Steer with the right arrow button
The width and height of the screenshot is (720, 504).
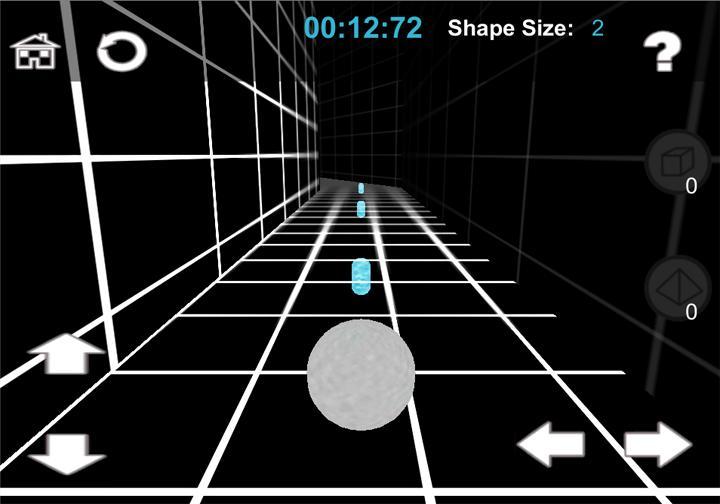coord(658,444)
